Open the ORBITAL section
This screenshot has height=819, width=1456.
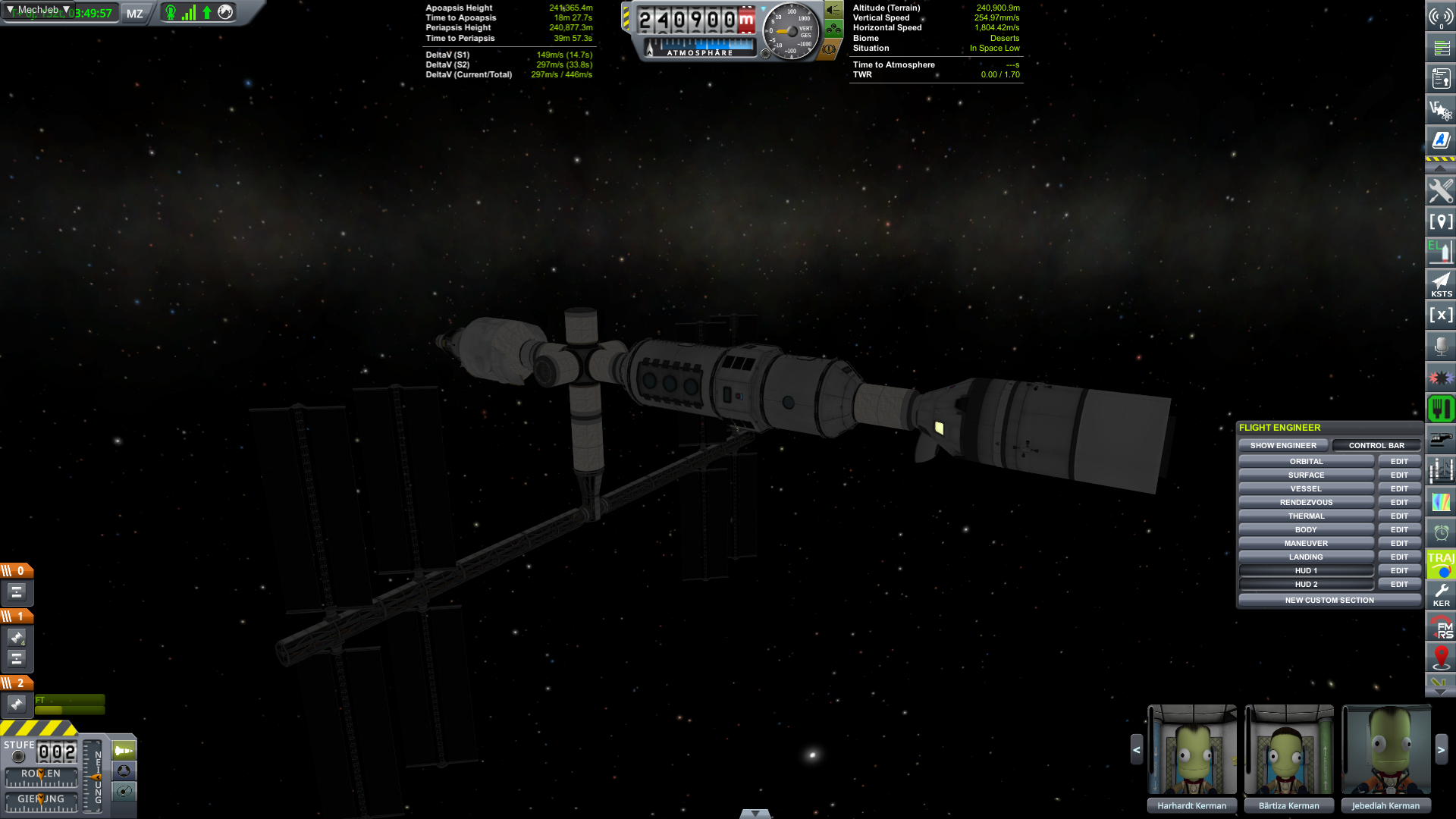click(1306, 461)
